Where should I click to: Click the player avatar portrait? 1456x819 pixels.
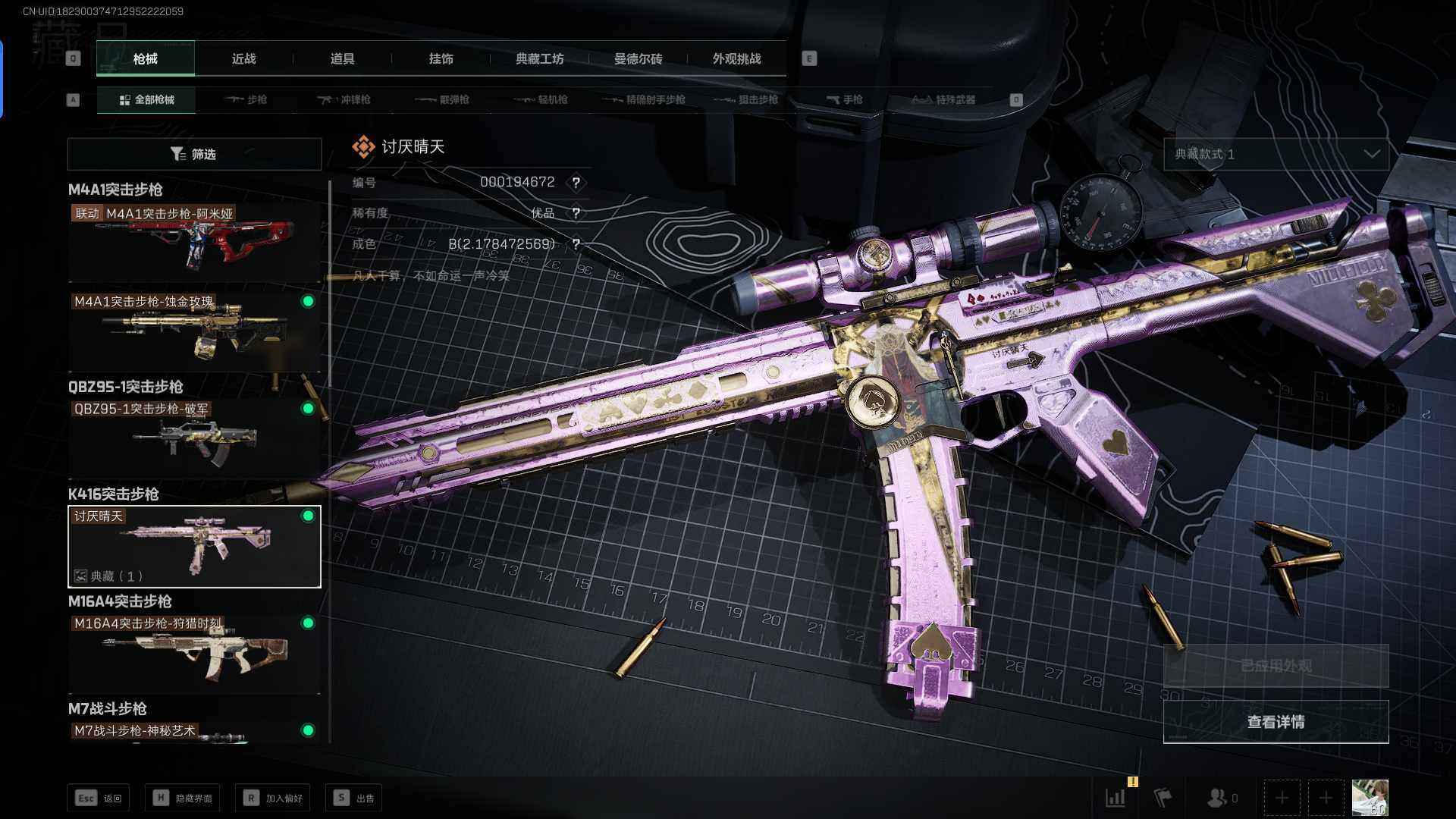tap(1370, 798)
